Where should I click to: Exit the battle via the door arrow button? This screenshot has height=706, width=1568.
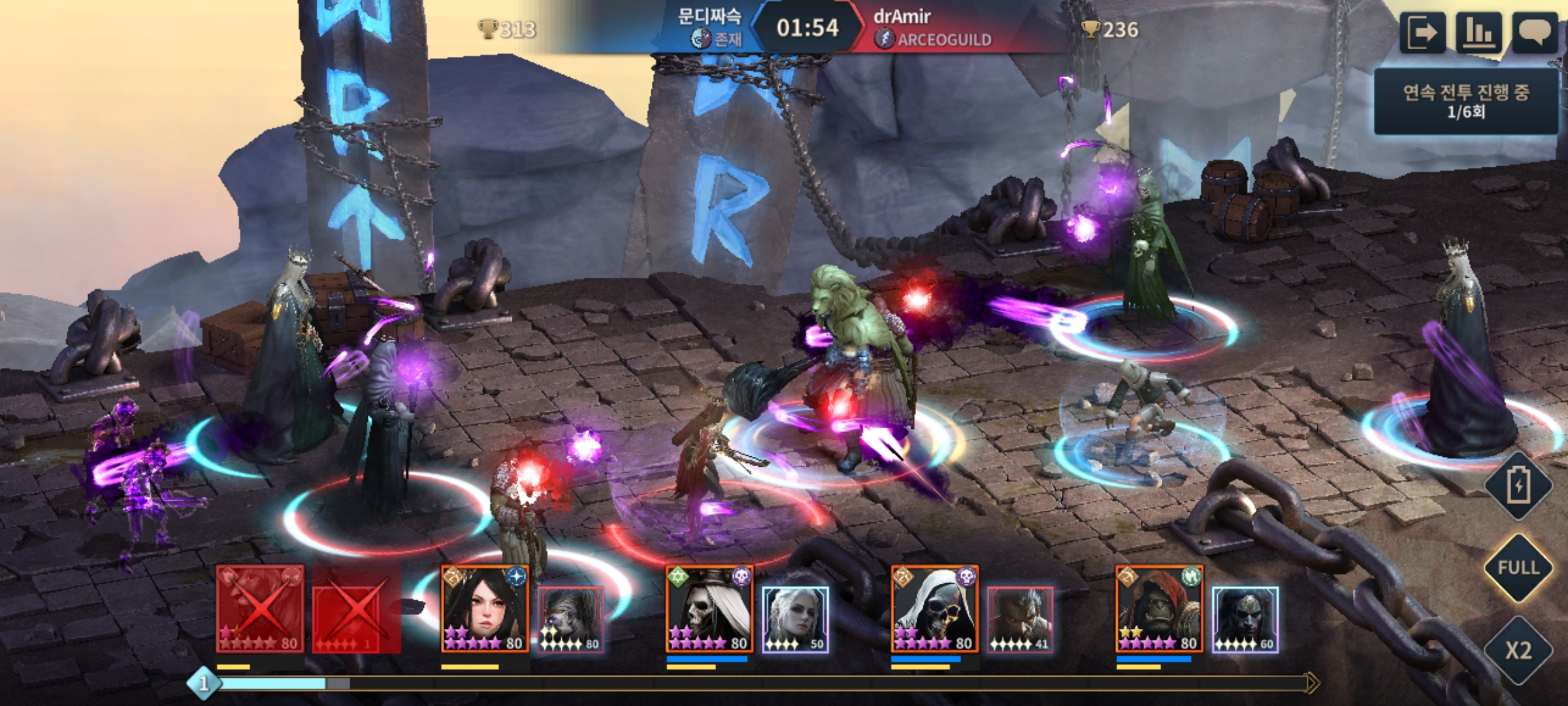1422,33
